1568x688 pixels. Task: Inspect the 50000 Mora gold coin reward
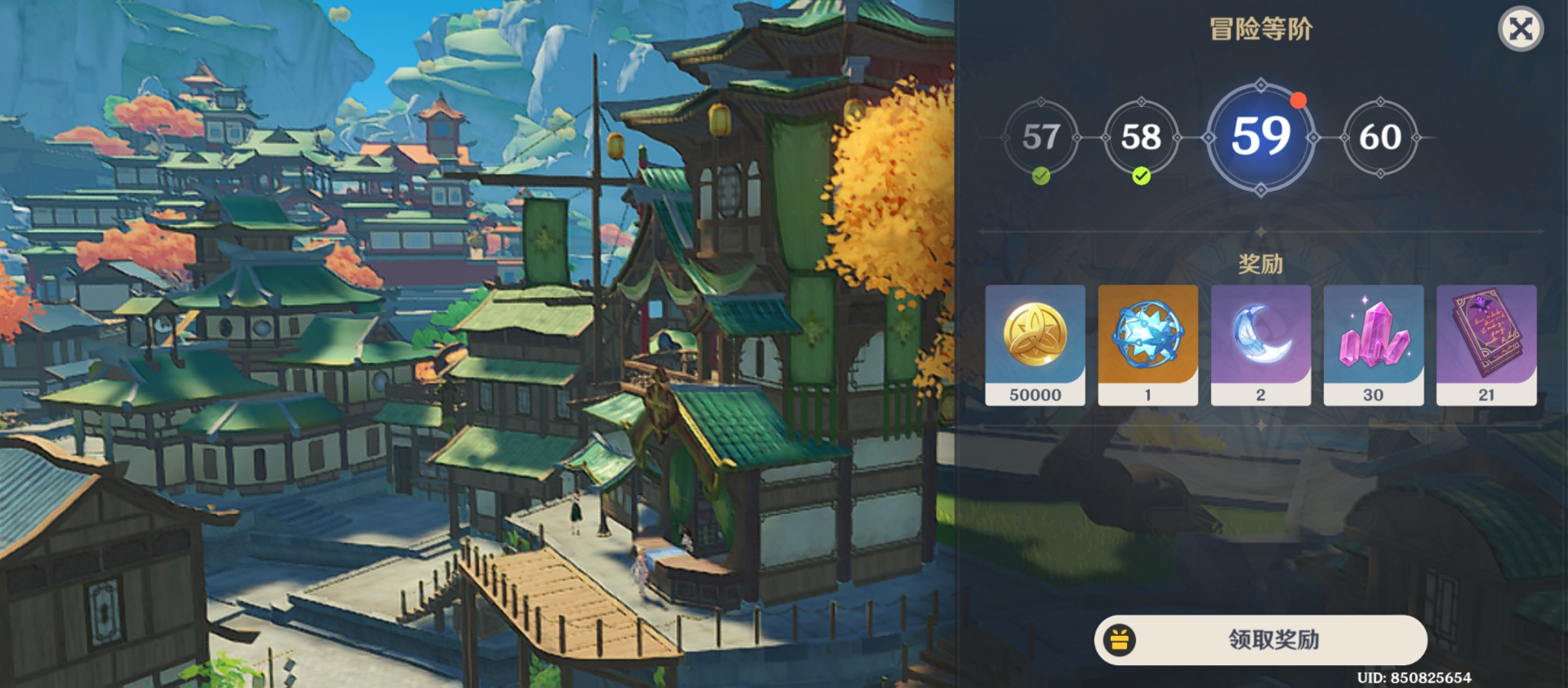(1035, 345)
